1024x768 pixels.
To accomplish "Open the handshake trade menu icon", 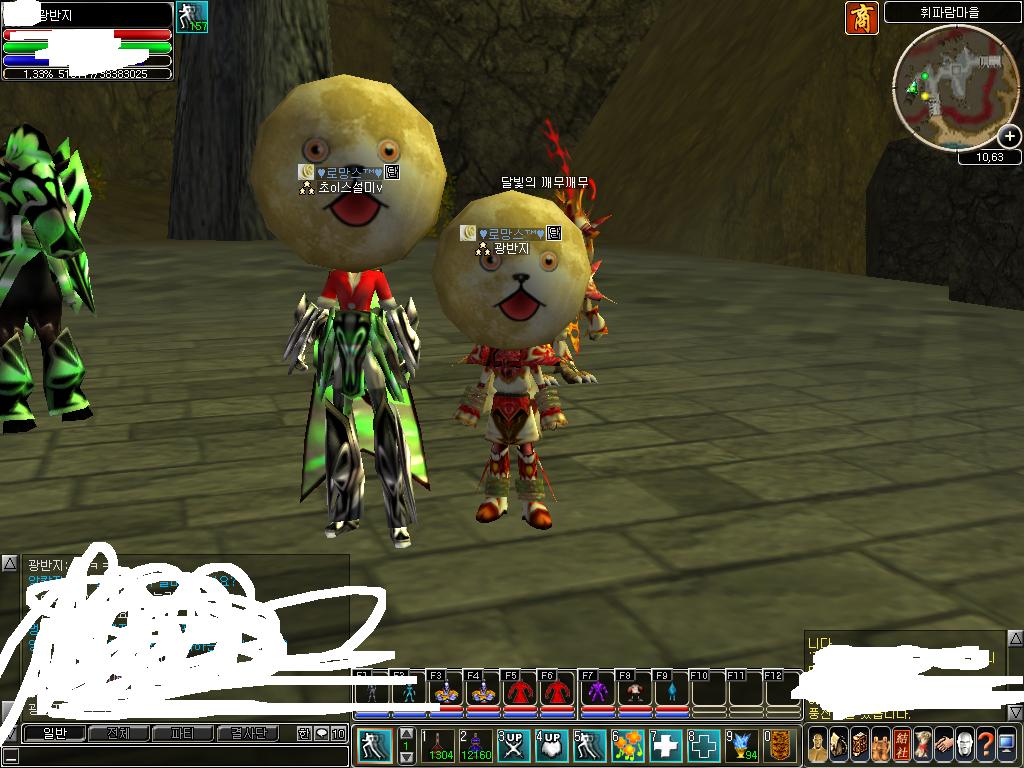I will (x=942, y=744).
